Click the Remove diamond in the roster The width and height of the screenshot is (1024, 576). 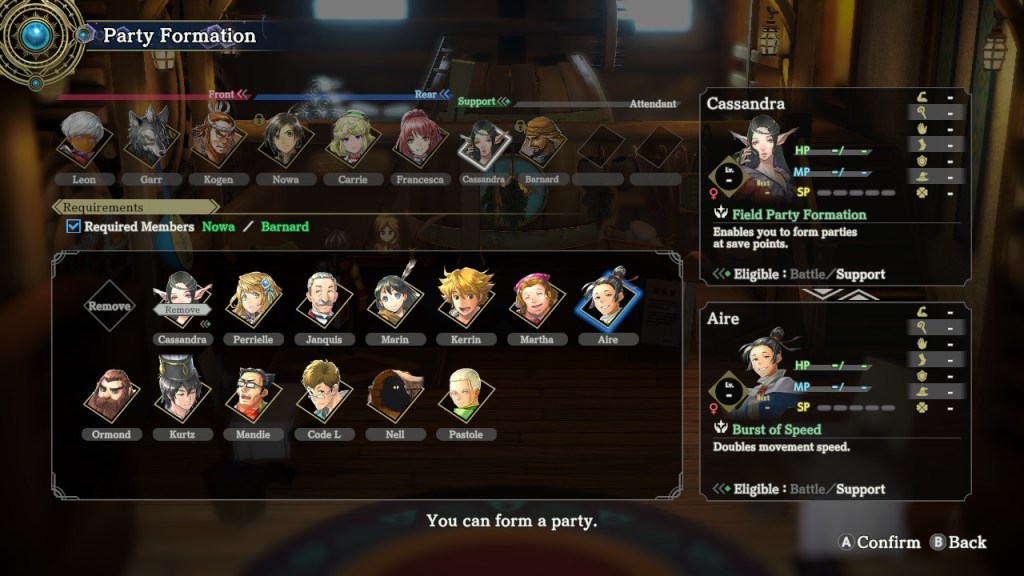tap(110, 305)
